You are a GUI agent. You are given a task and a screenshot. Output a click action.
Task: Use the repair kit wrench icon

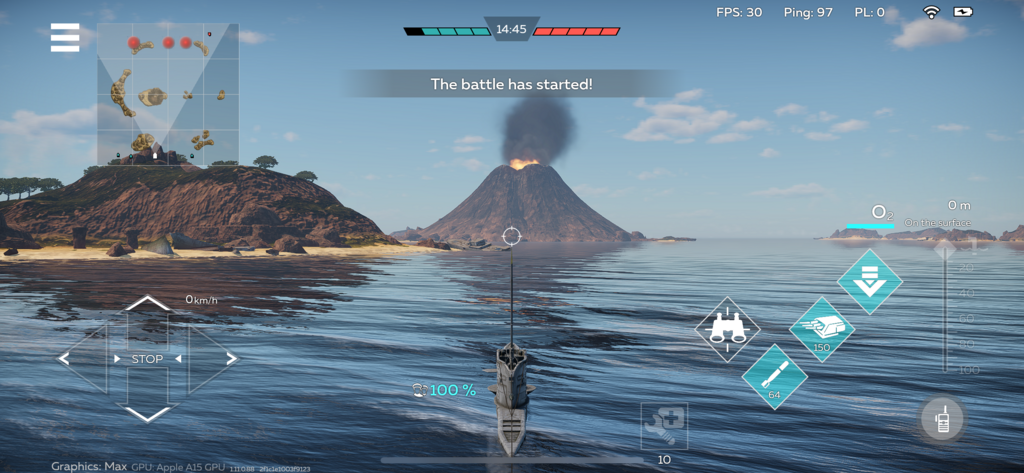[664, 427]
